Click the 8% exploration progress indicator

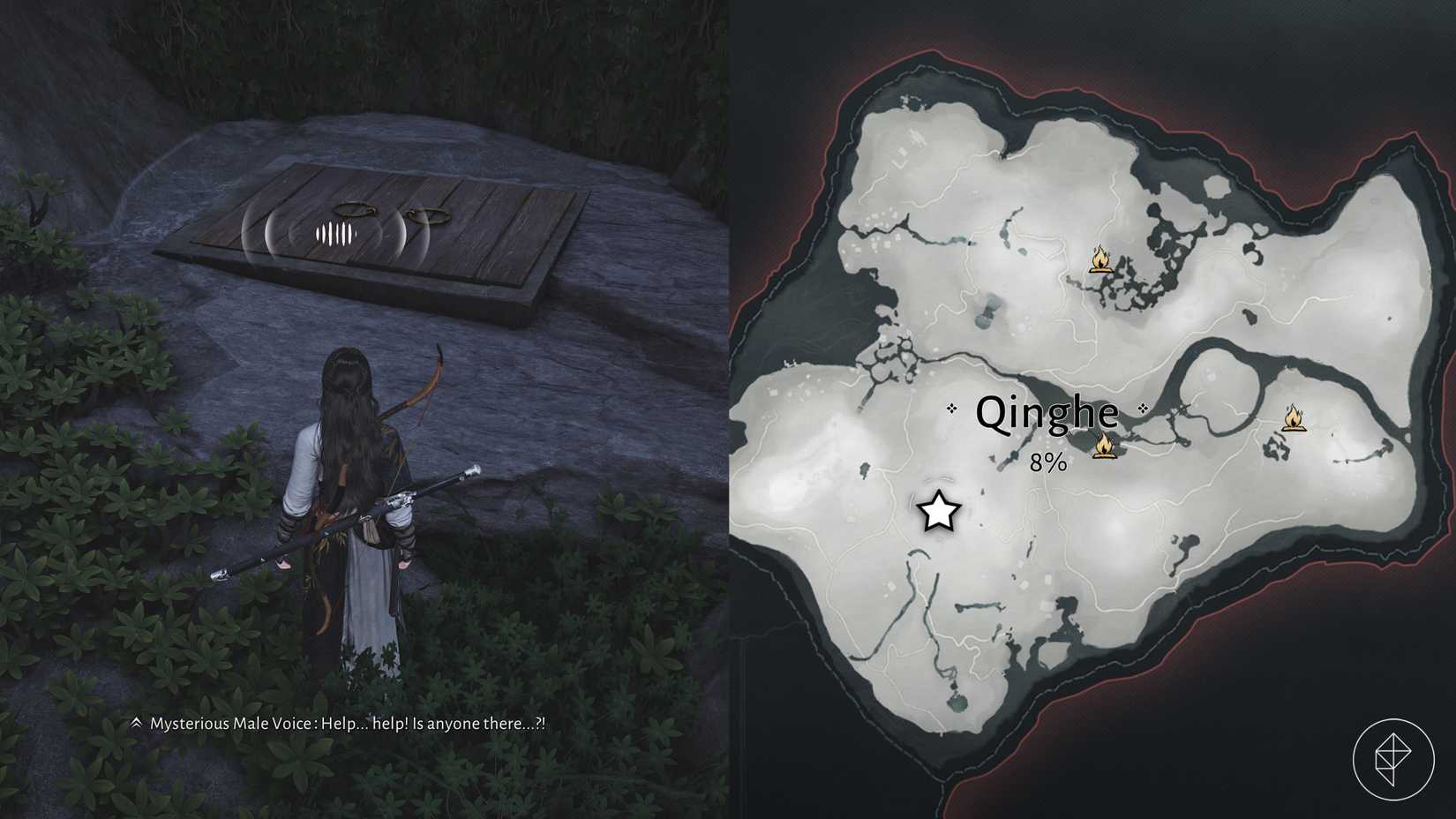coord(1047,460)
